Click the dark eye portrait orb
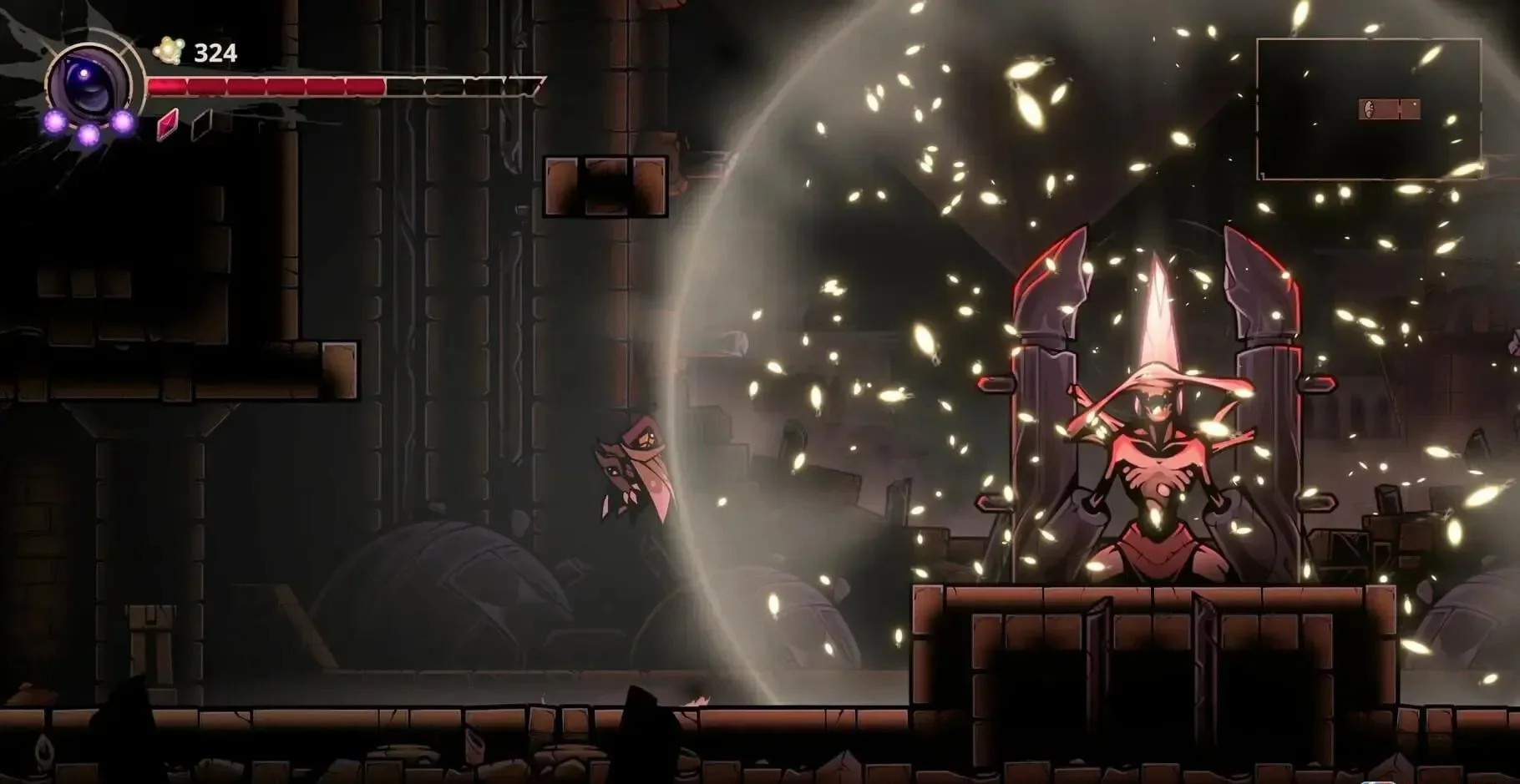The width and height of the screenshot is (1520, 784). (89, 82)
